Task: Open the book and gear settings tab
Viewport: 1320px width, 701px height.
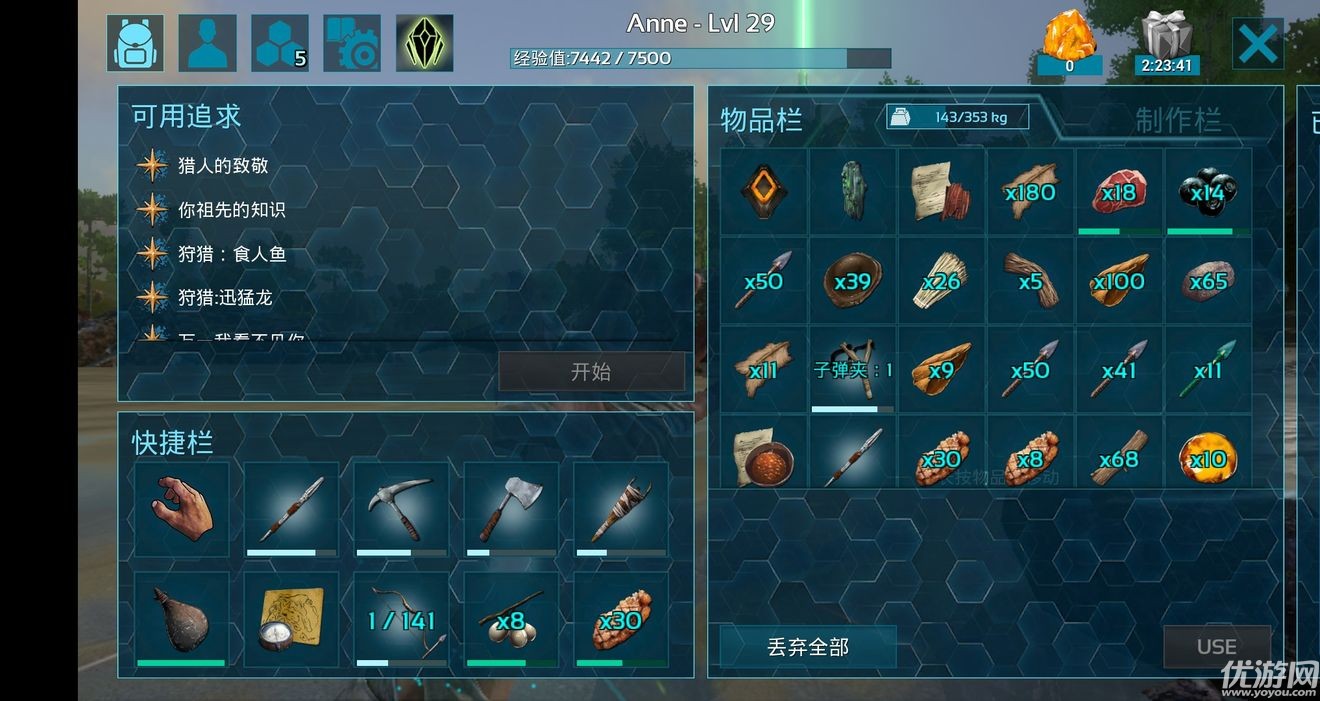Action: coord(352,43)
